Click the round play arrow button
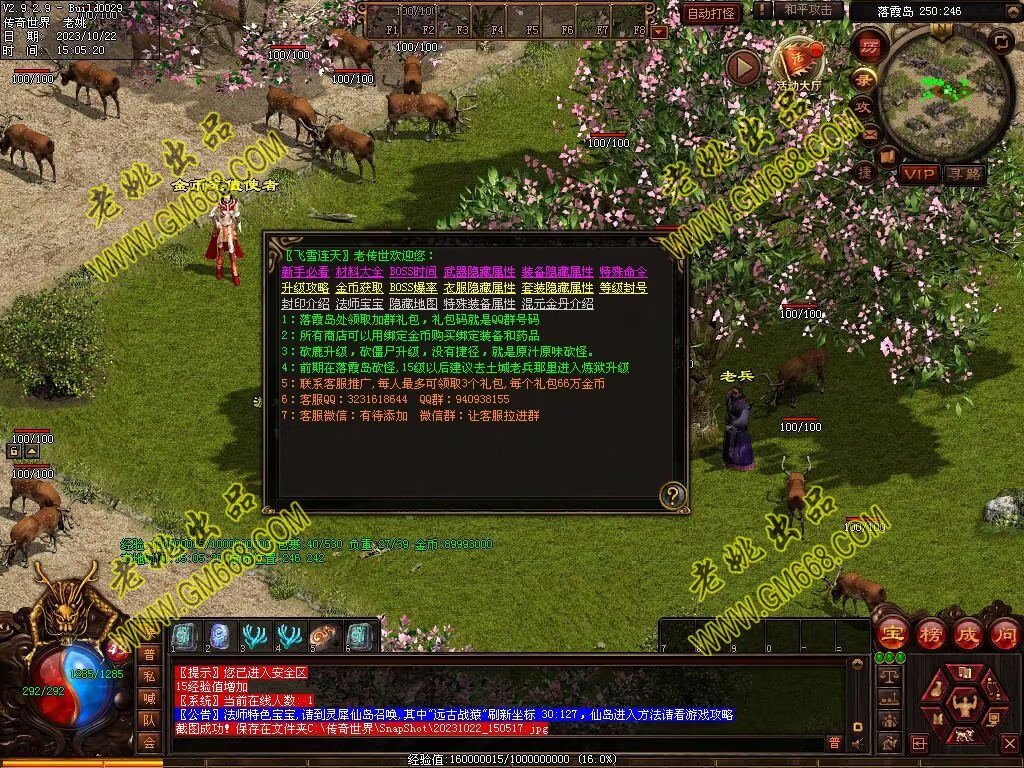The image size is (1024, 768). click(x=743, y=67)
